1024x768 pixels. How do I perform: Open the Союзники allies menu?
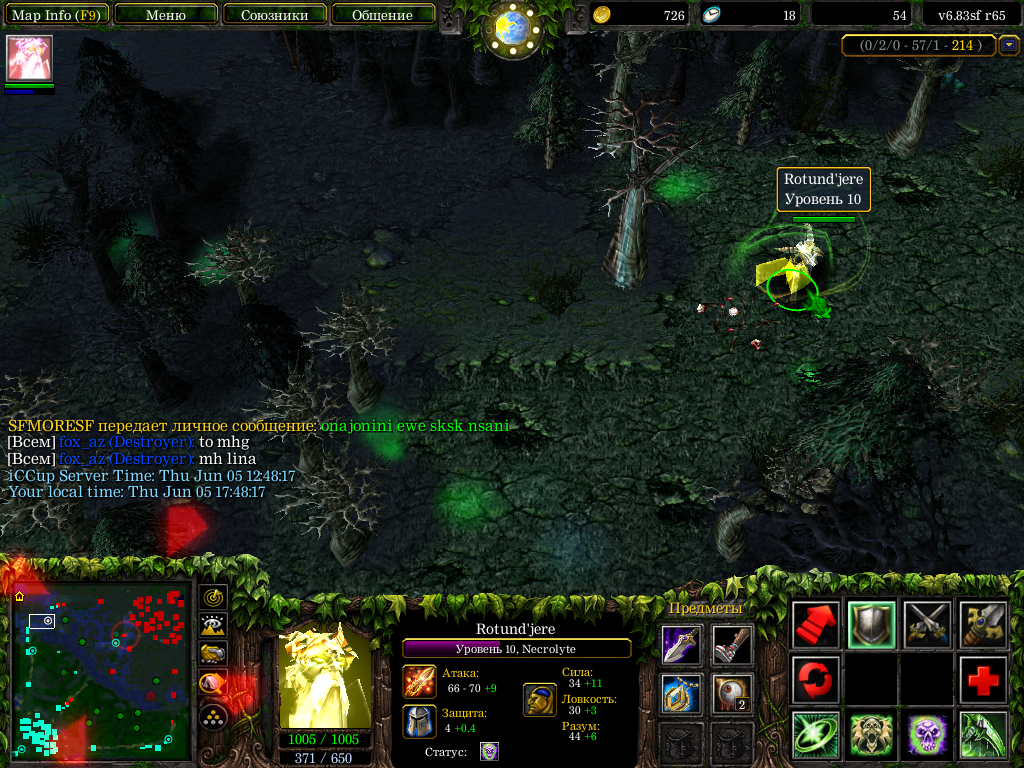274,15
